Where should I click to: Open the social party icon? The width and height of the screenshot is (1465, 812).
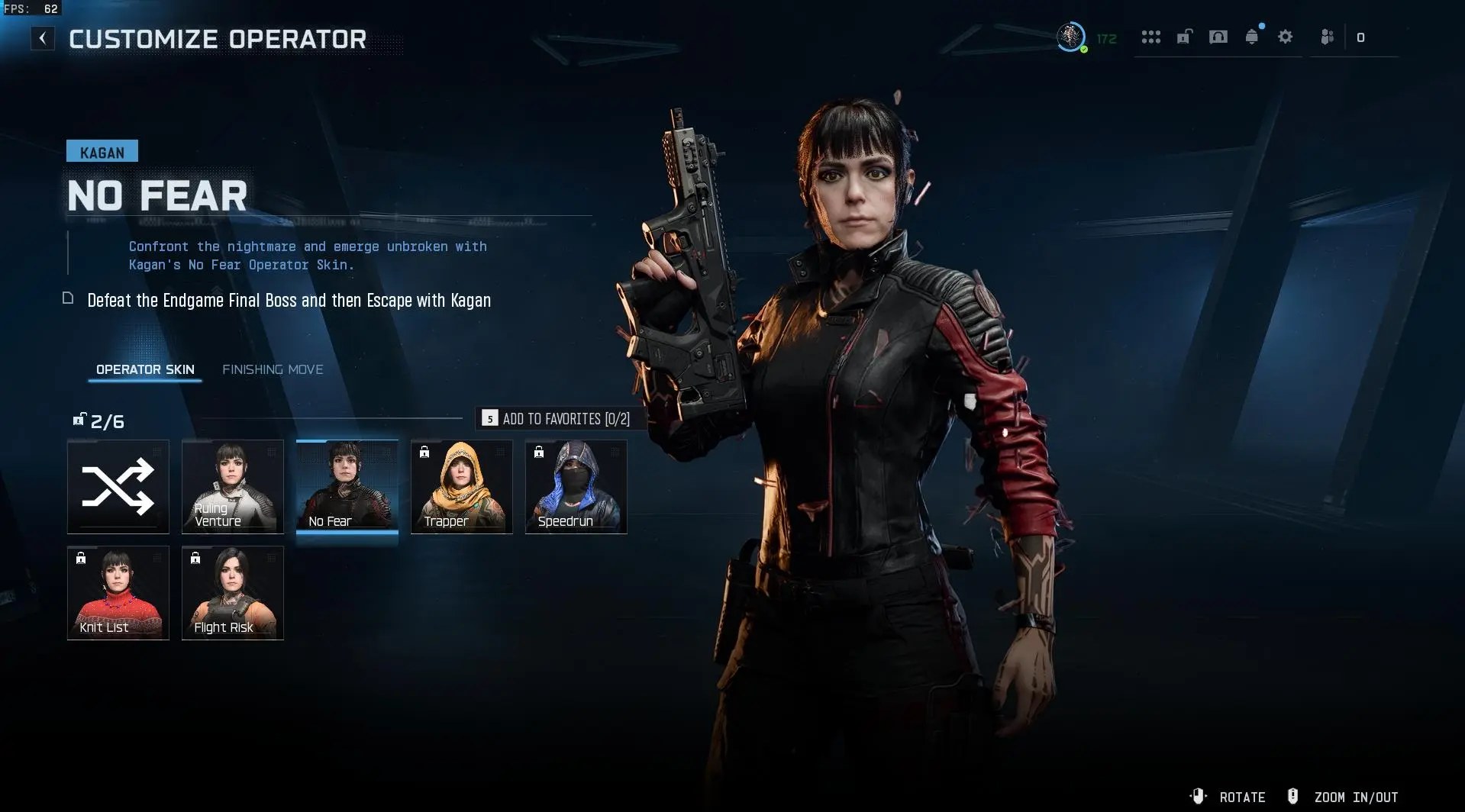point(1328,37)
